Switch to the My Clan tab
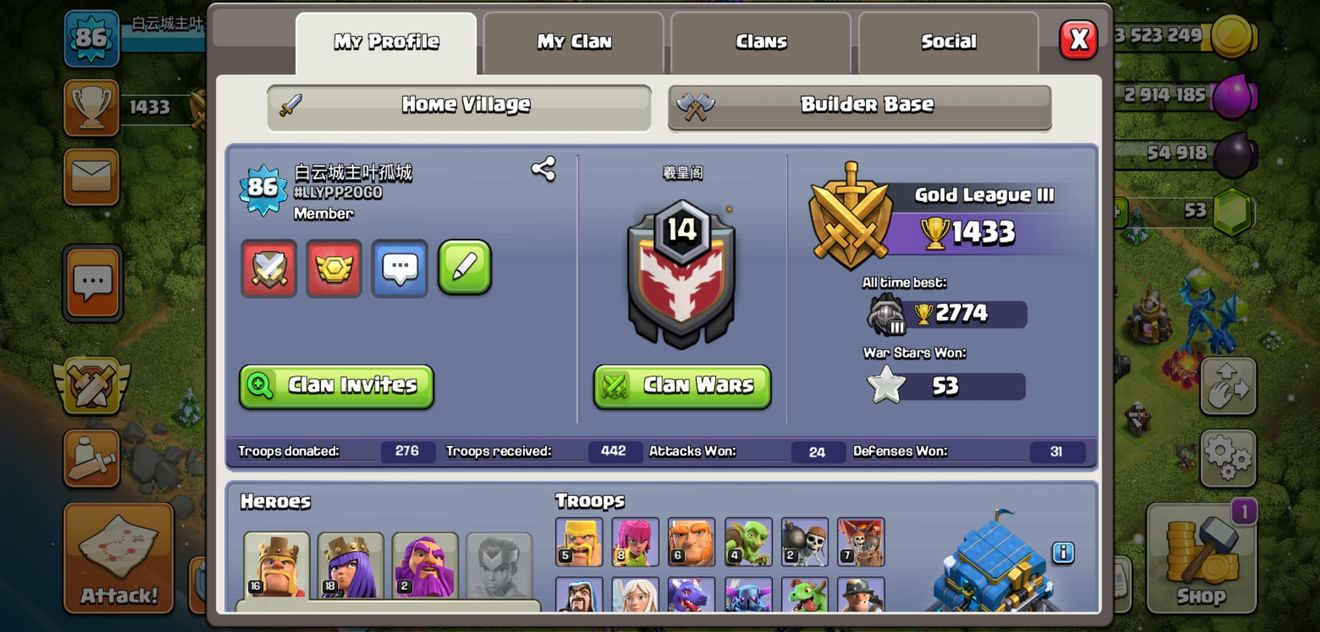Screen dimensions: 1320x632 (x=574, y=42)
